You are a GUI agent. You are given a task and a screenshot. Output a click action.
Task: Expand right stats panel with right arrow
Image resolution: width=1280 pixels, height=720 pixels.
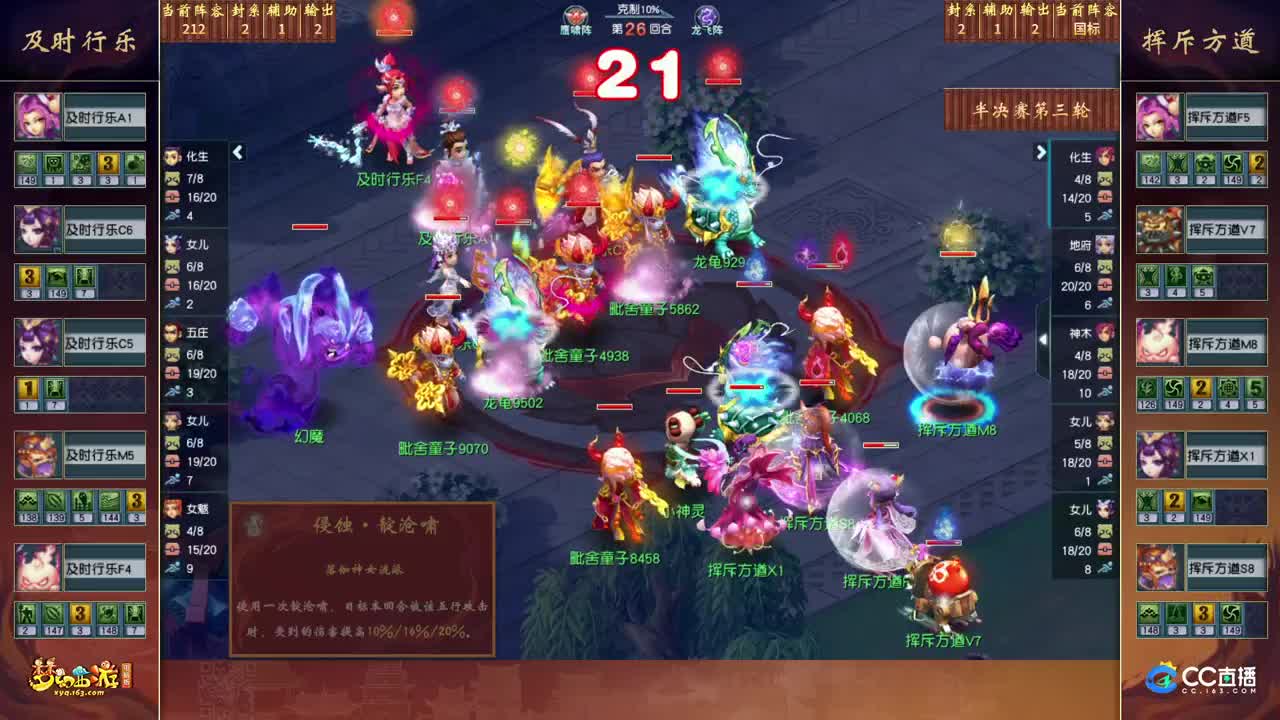(1040, 152)
